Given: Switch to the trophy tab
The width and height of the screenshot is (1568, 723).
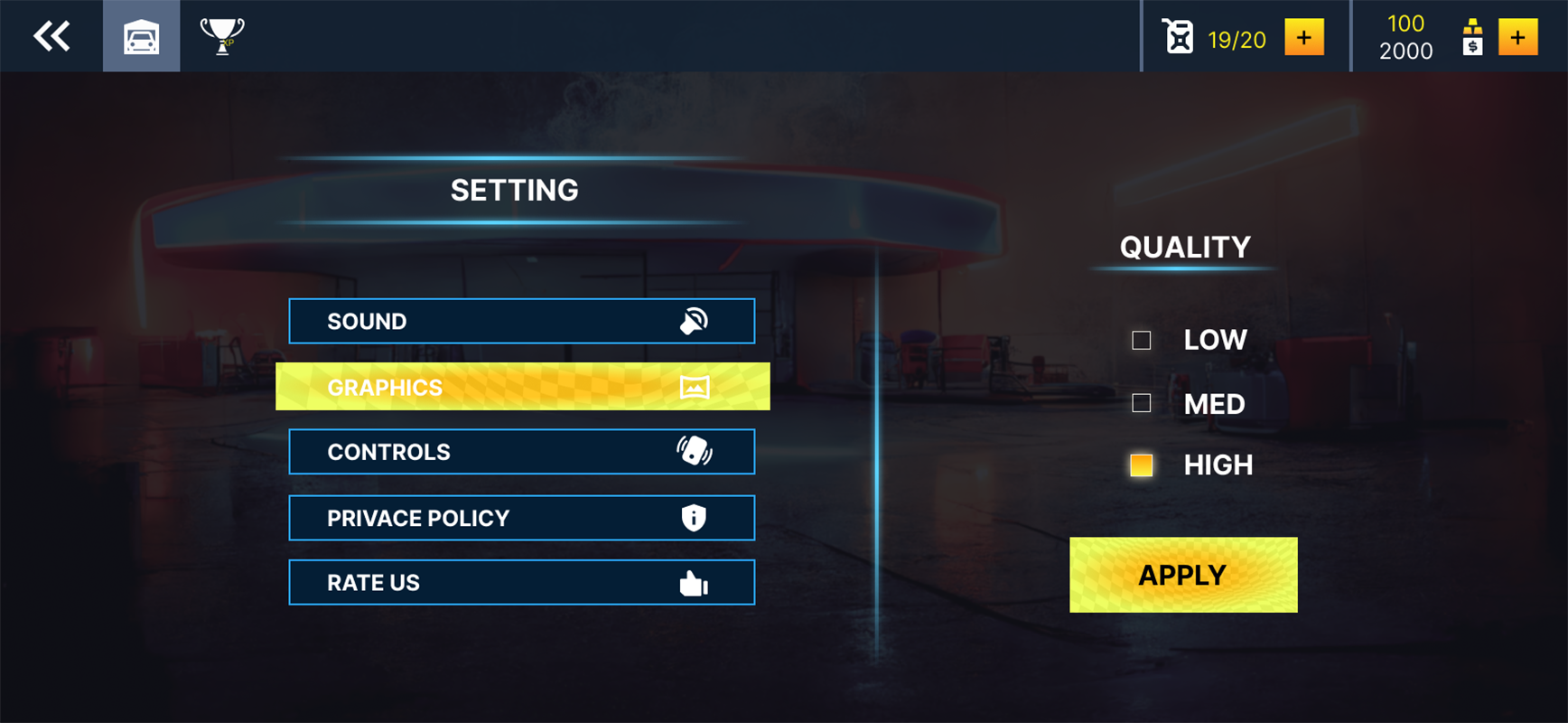Looking at the screenshot, I should click(x=221, y=36).
